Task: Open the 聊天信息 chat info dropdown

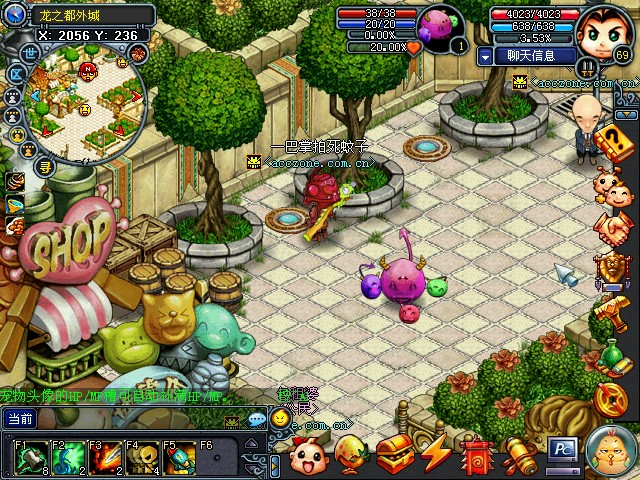Action: pyautogui.click(x=485, y=56)
